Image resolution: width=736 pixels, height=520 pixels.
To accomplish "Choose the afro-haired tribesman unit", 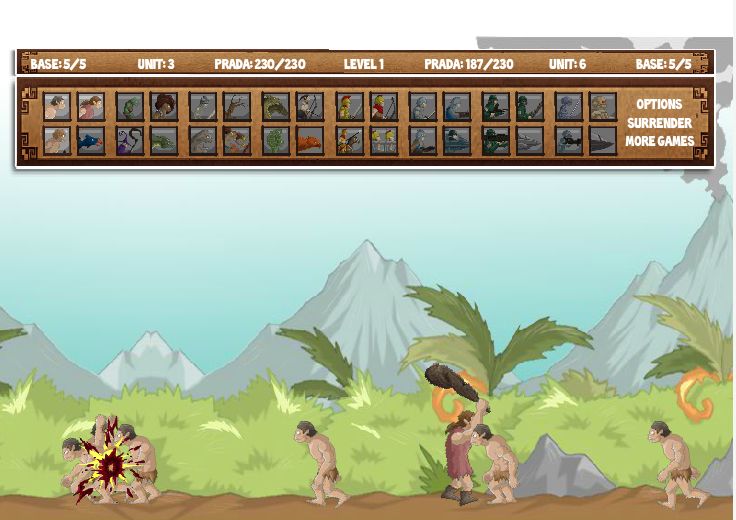I will (x=164, y=106).
